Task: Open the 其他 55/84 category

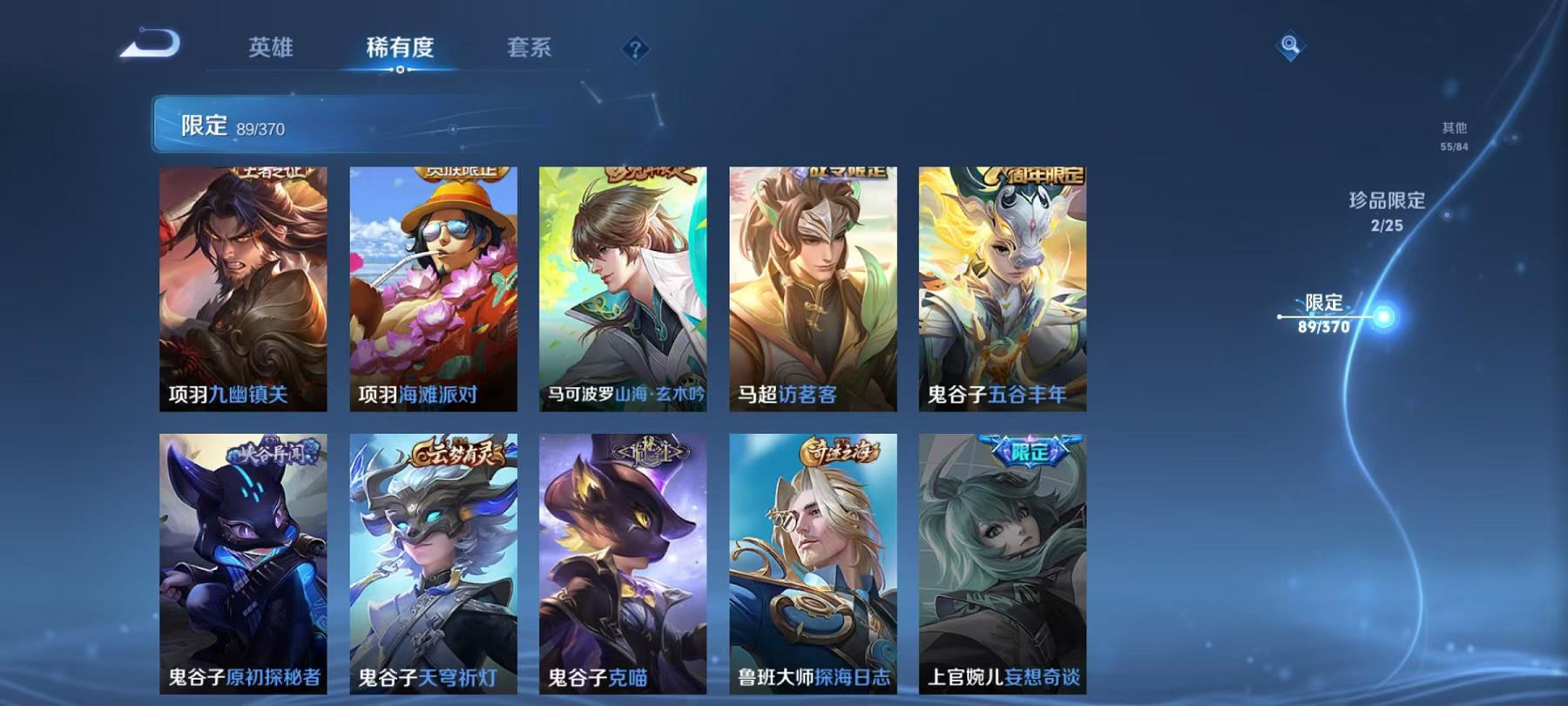Action: 1455,135
